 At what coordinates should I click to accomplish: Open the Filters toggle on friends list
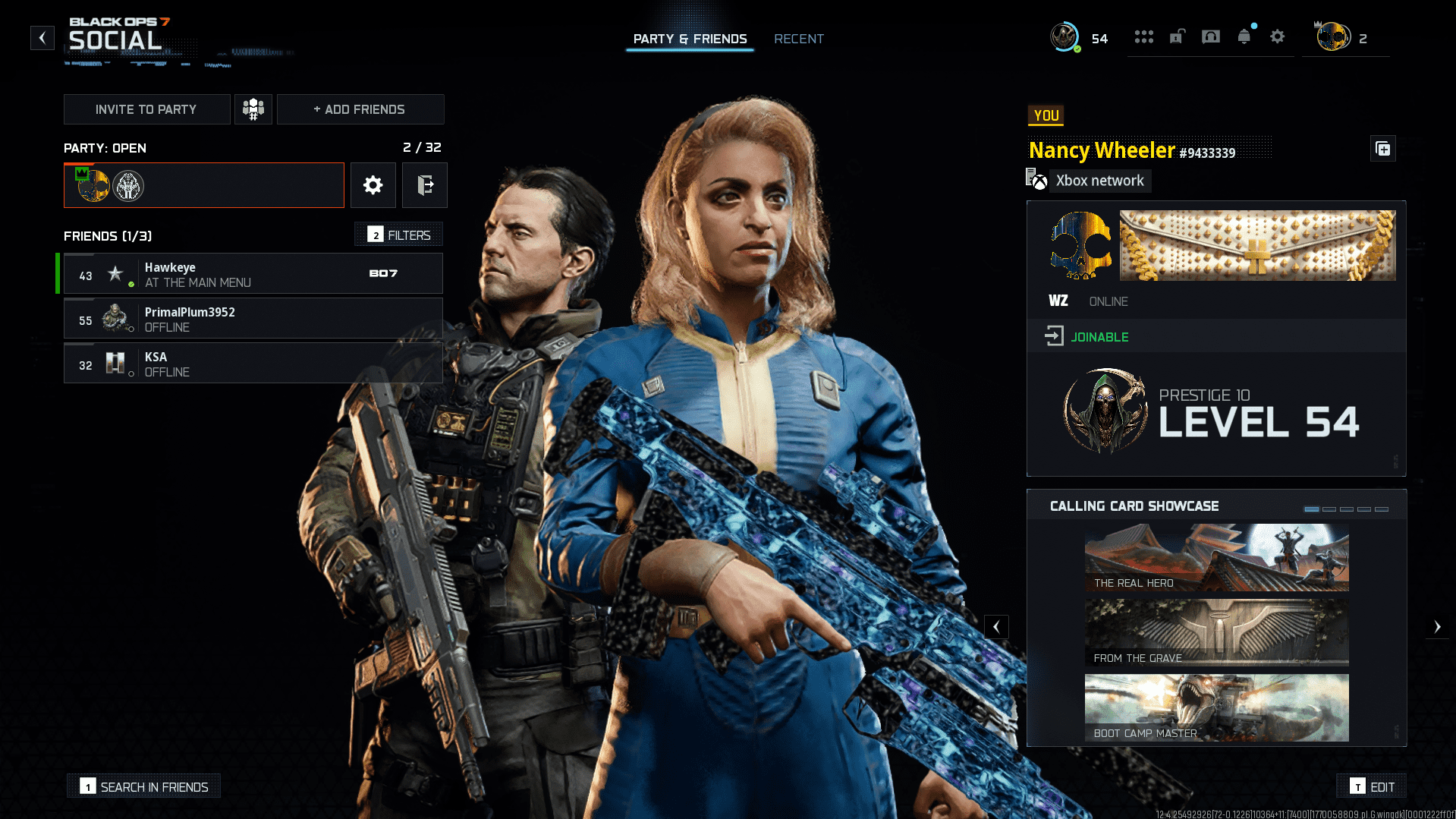(398, 235)
